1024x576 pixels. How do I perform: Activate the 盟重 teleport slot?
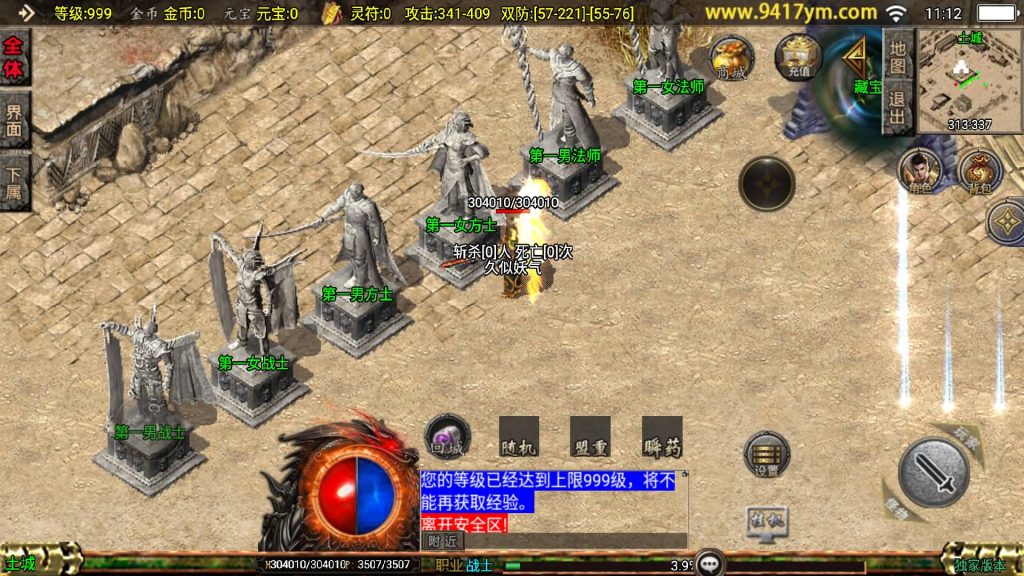pyautogui.click(x=590, y=437)
